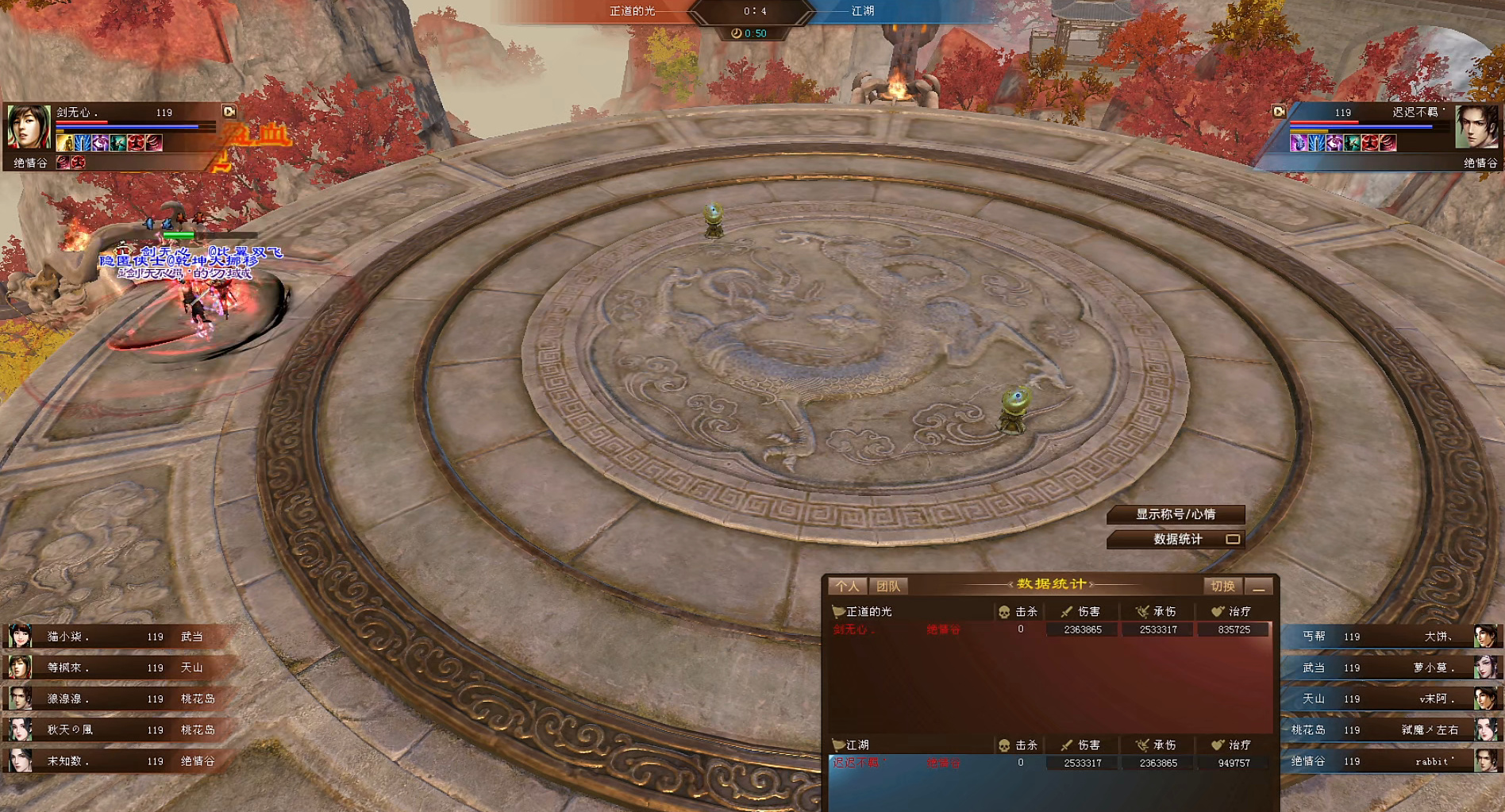This screenshot has height=812, width=1505.
Task: Click the 切换 button in stats panel
Action: [1222, 587]
